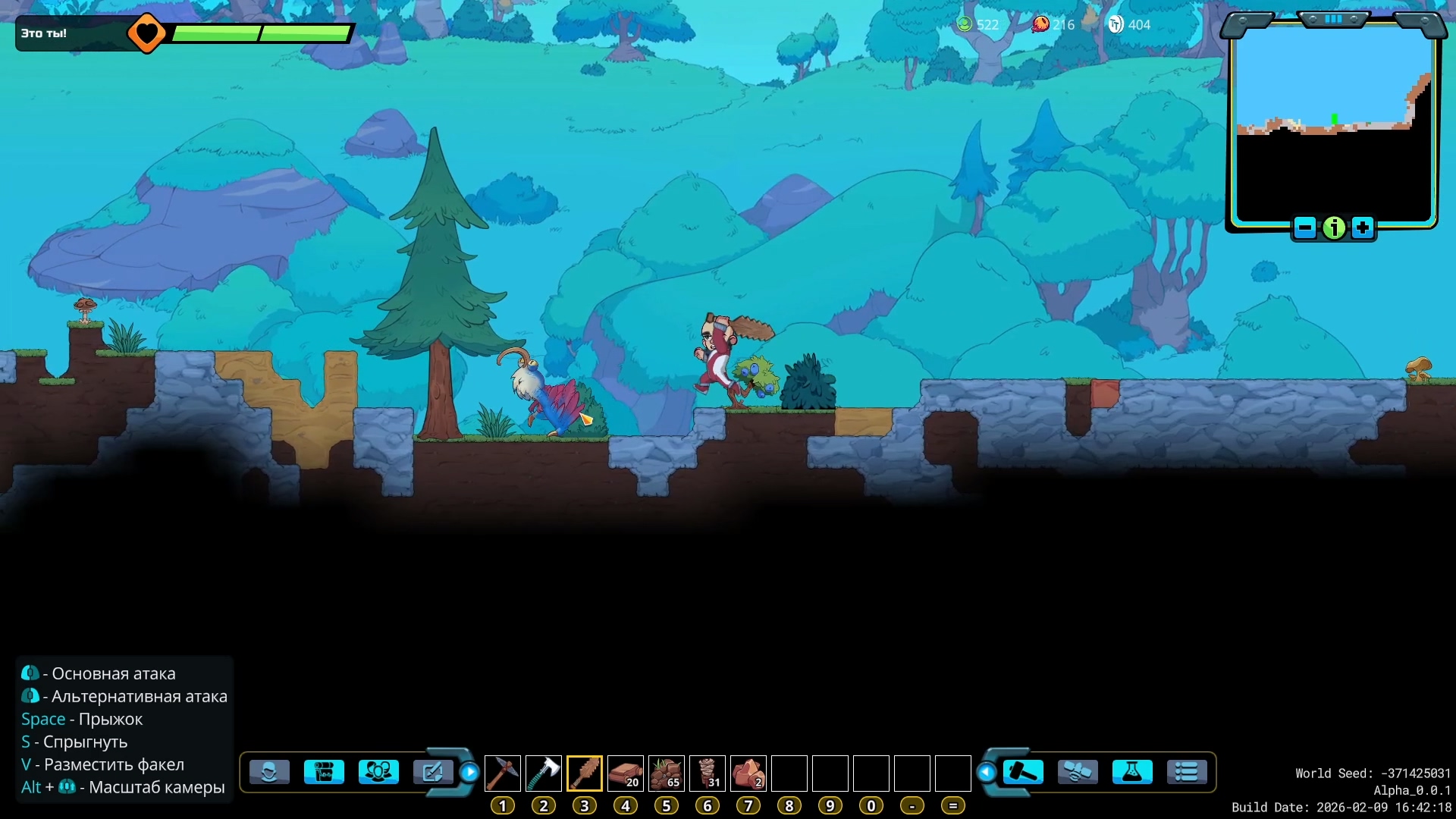Show the group of people panel

click(378, 772)
